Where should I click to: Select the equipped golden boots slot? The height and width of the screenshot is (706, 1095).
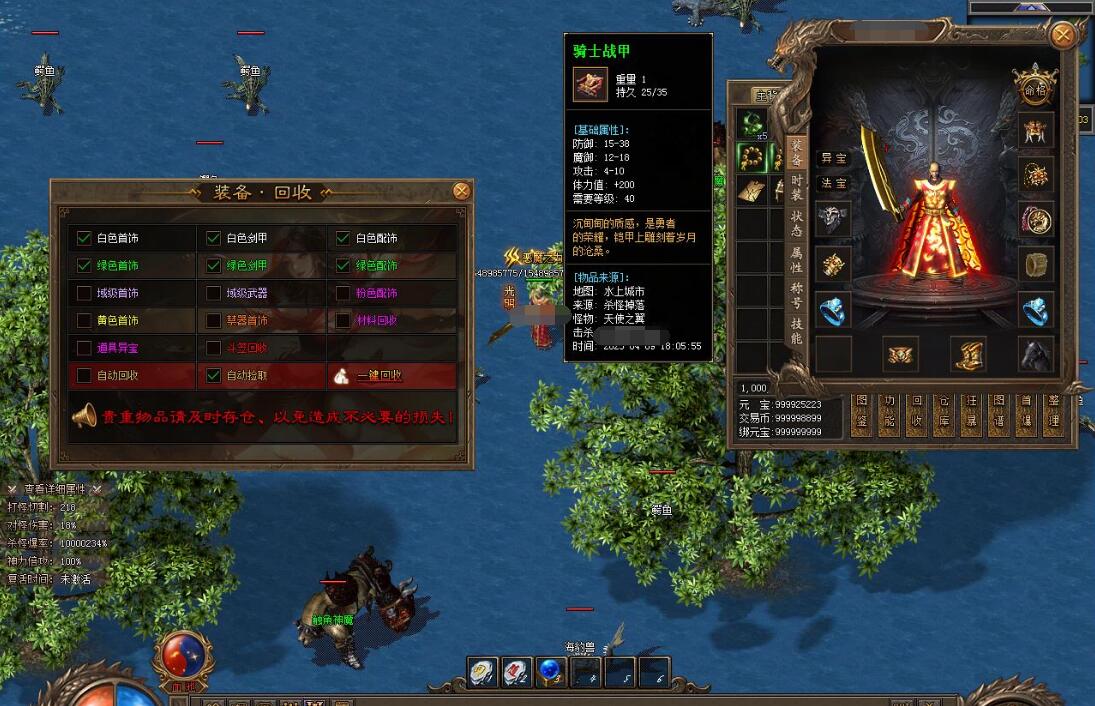(968, 353)
